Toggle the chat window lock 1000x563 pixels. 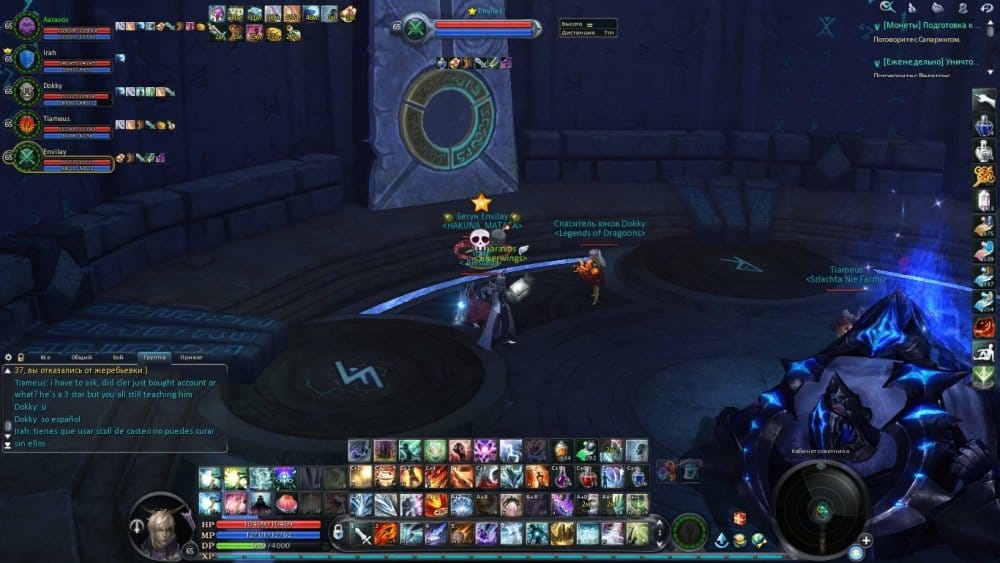coord(20,356)
